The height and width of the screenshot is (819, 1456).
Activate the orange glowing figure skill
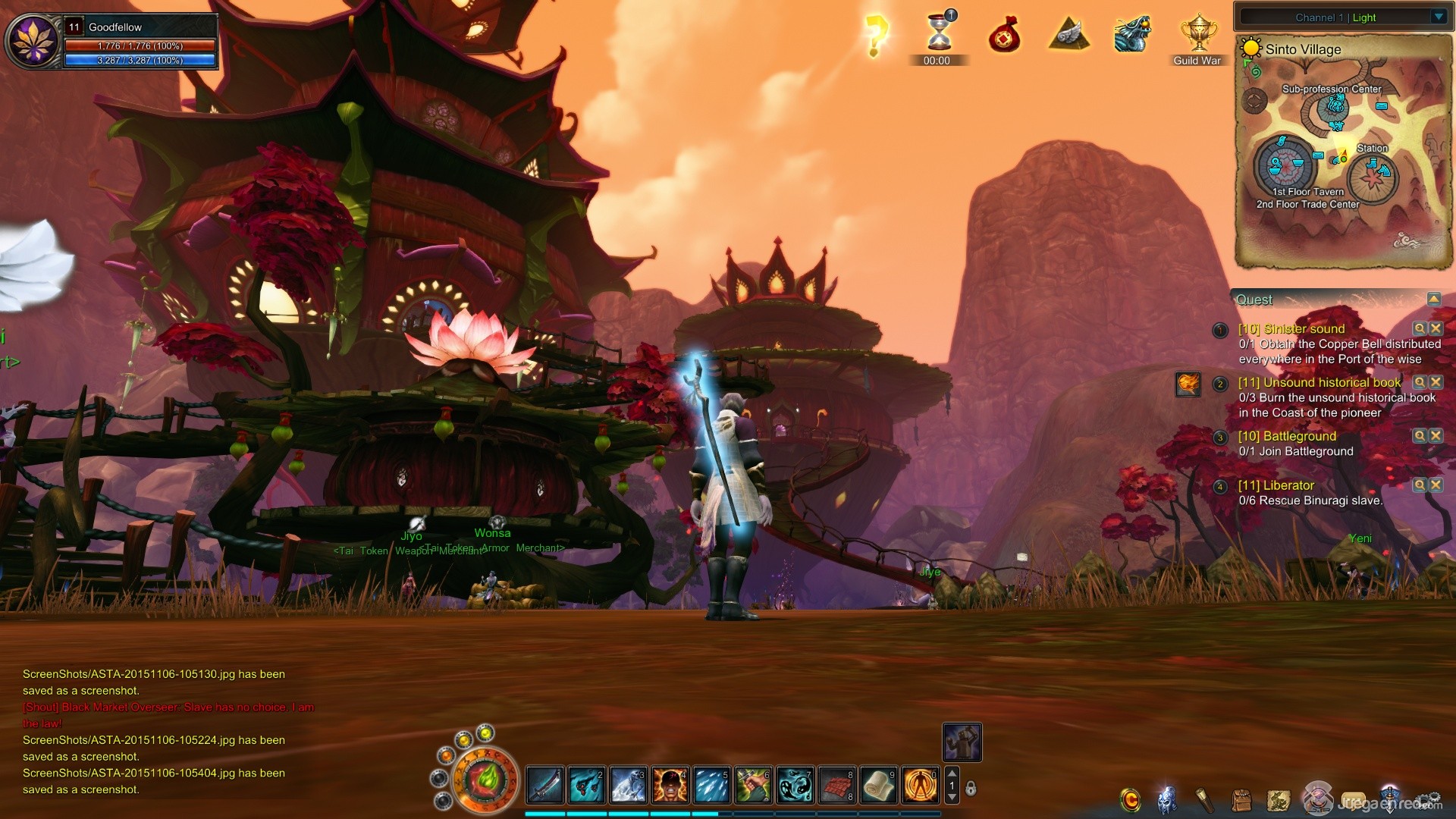click(921, 786)
